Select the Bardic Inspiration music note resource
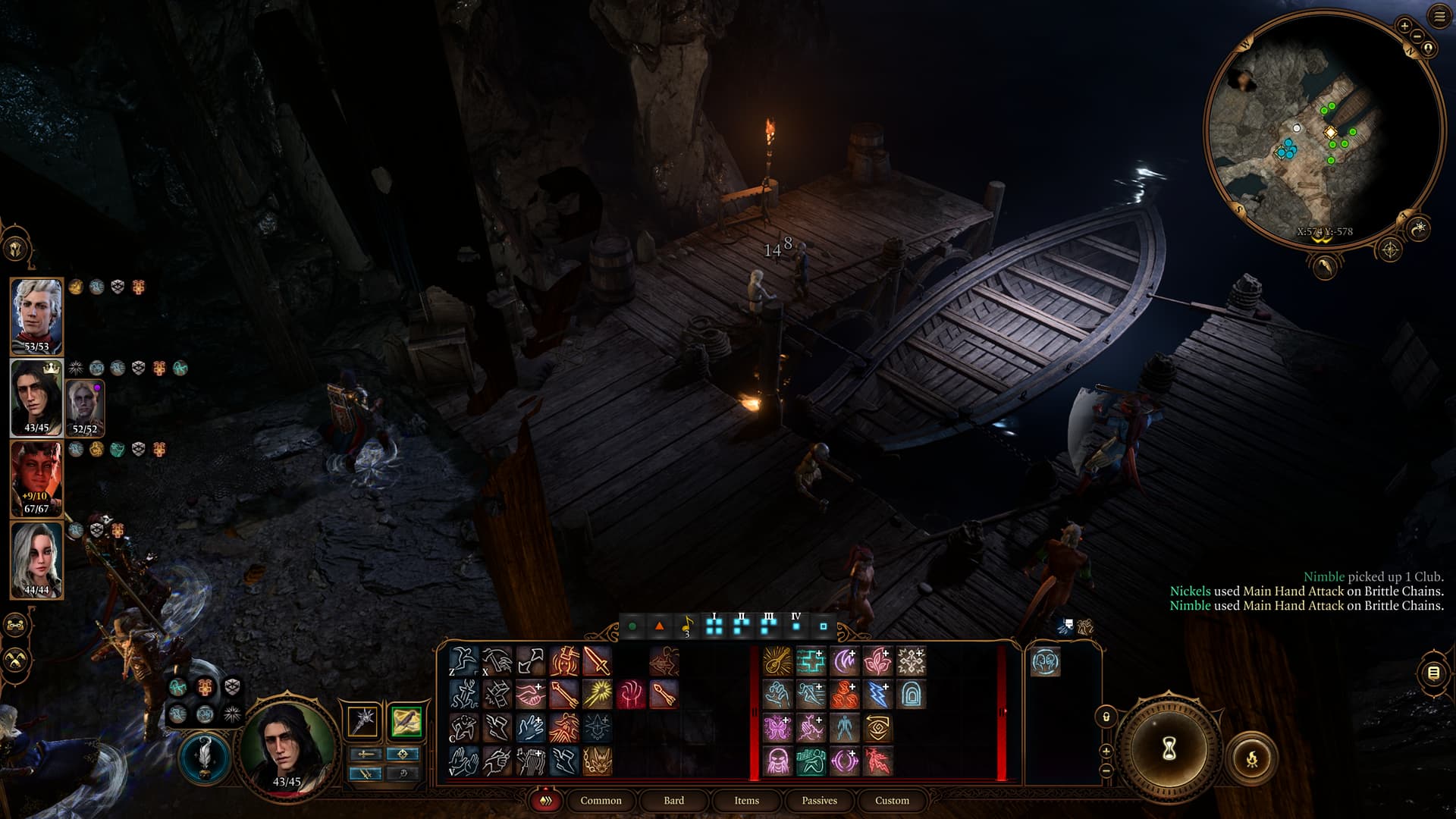 pyautogui.click(x=686, y=627)
